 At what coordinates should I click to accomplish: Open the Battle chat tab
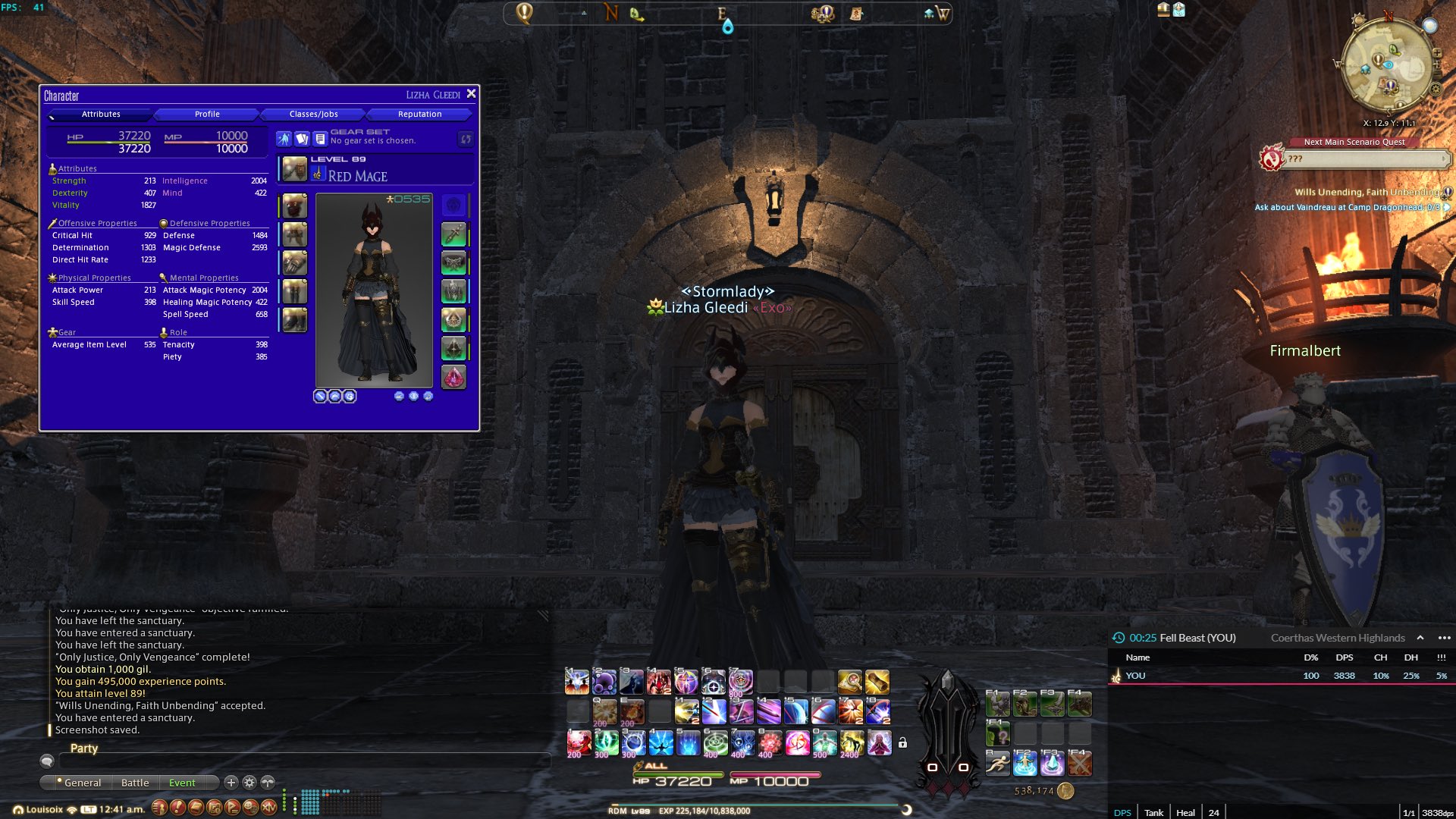pyautogui.click(x=135, y=783)
